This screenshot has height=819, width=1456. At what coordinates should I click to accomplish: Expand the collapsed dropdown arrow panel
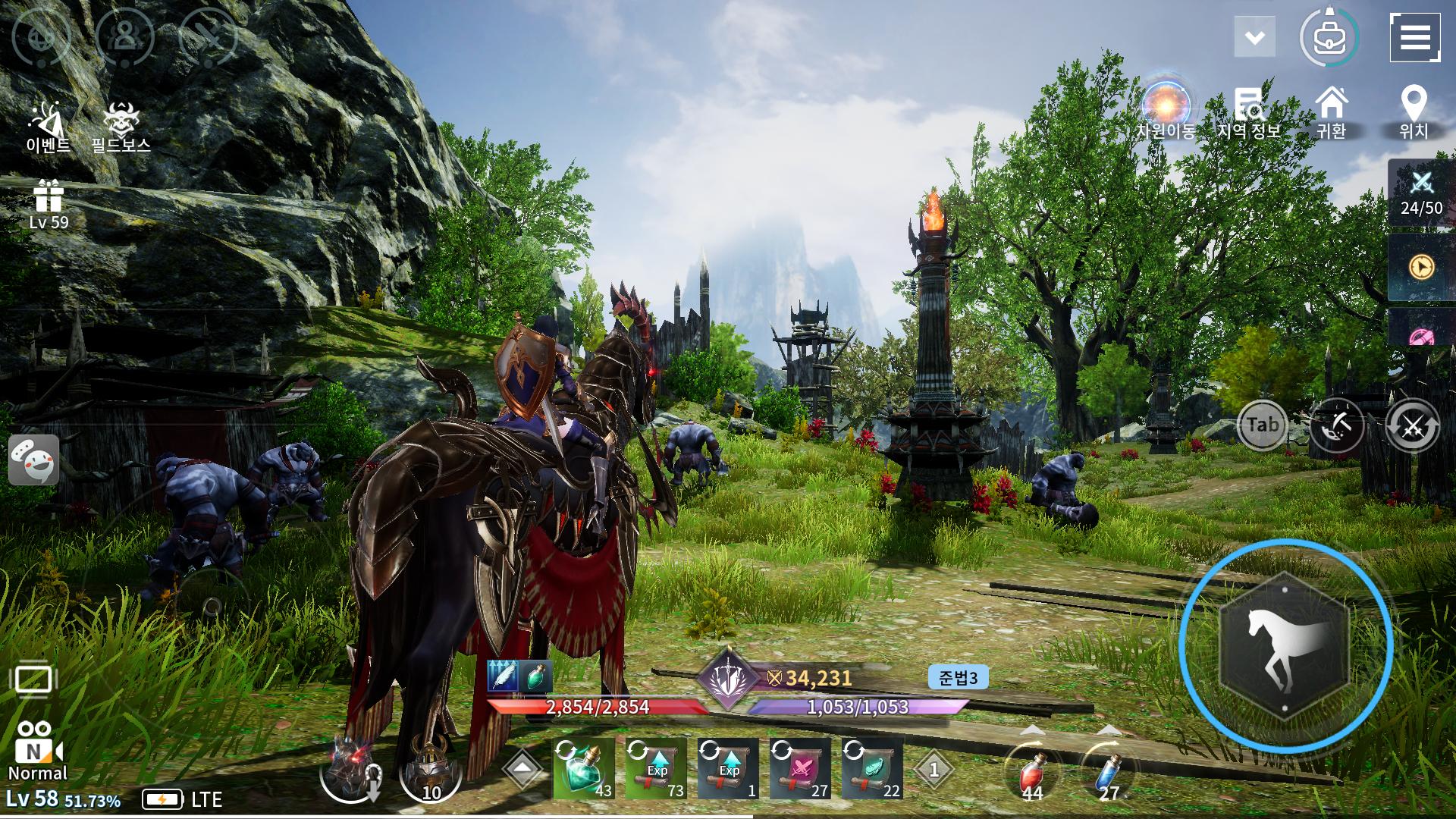tap(1254, 37)
